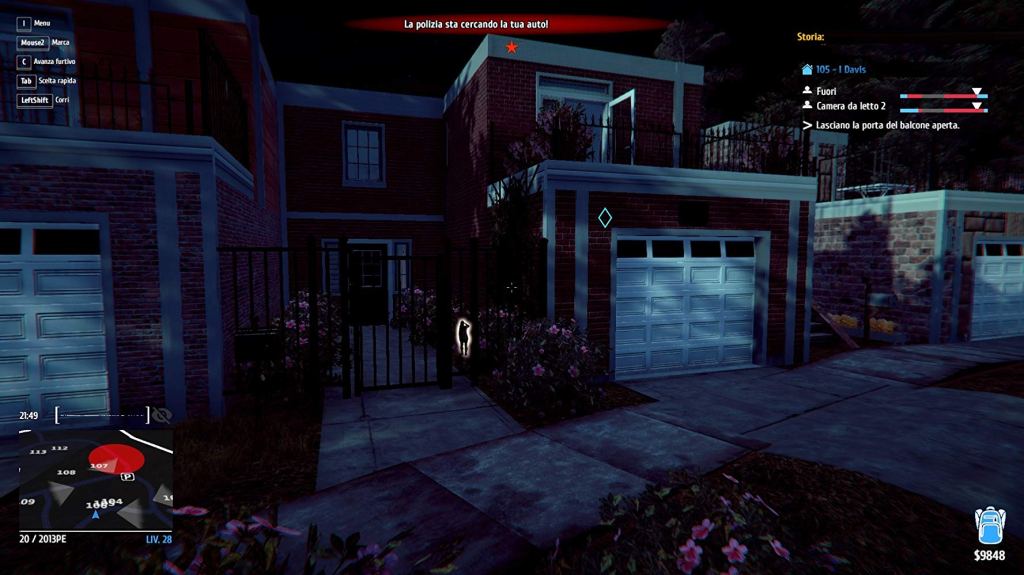Open the backpack inventory icon
Image resolution: width=1024 pixels, height=575 pixels.
pos(989,526)
